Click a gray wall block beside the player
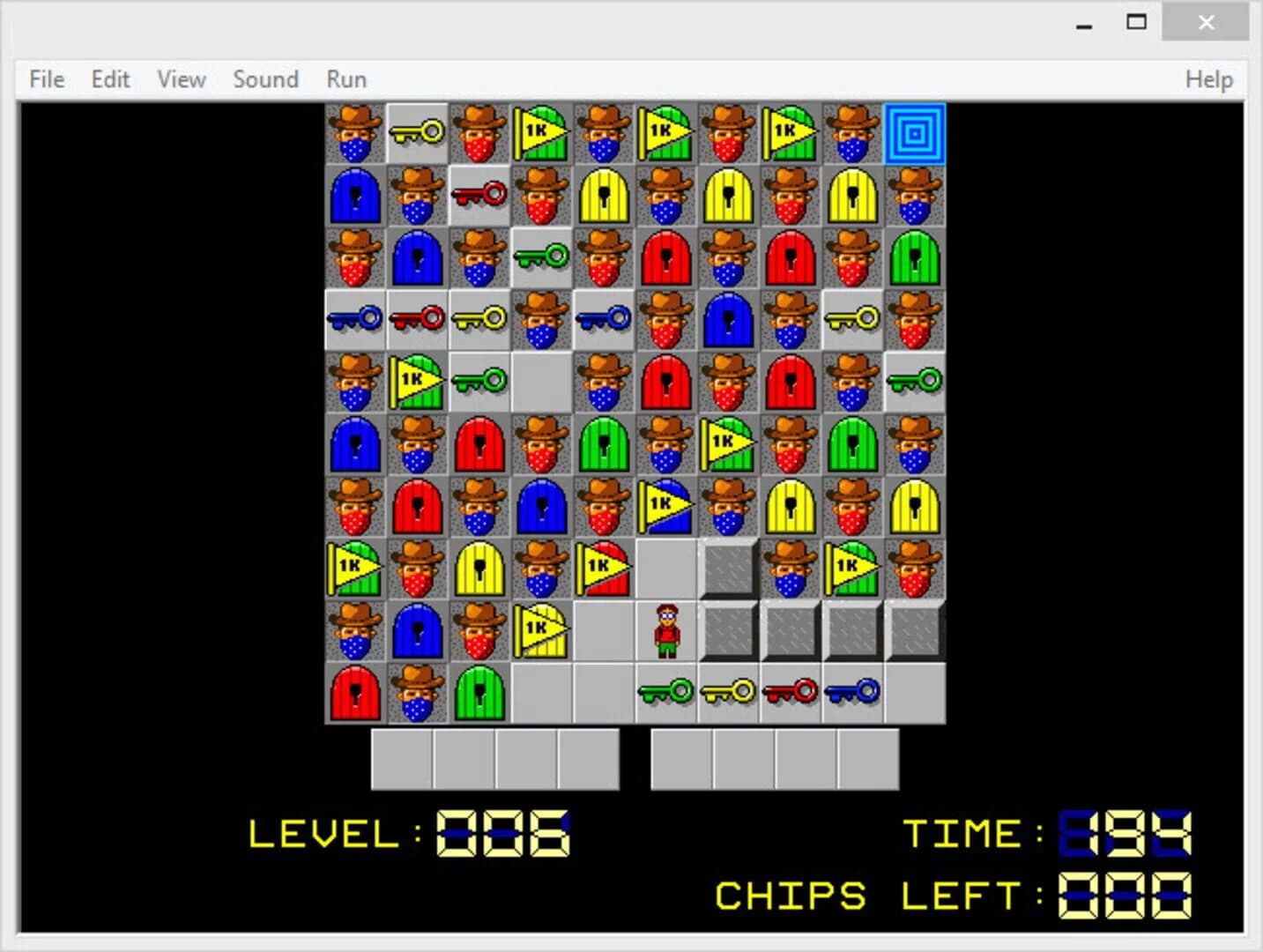The image size is (1263, 952). [728, 629]
